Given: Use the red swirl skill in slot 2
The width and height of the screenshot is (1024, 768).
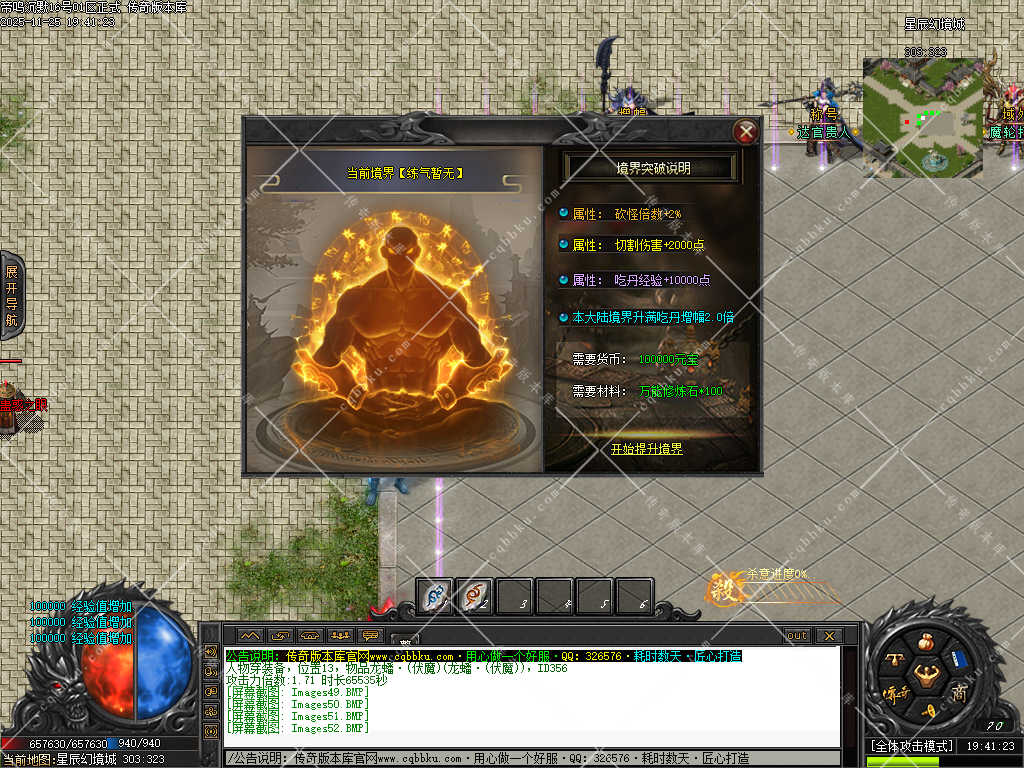Looking at the screenshot, I should click(473, 596).
